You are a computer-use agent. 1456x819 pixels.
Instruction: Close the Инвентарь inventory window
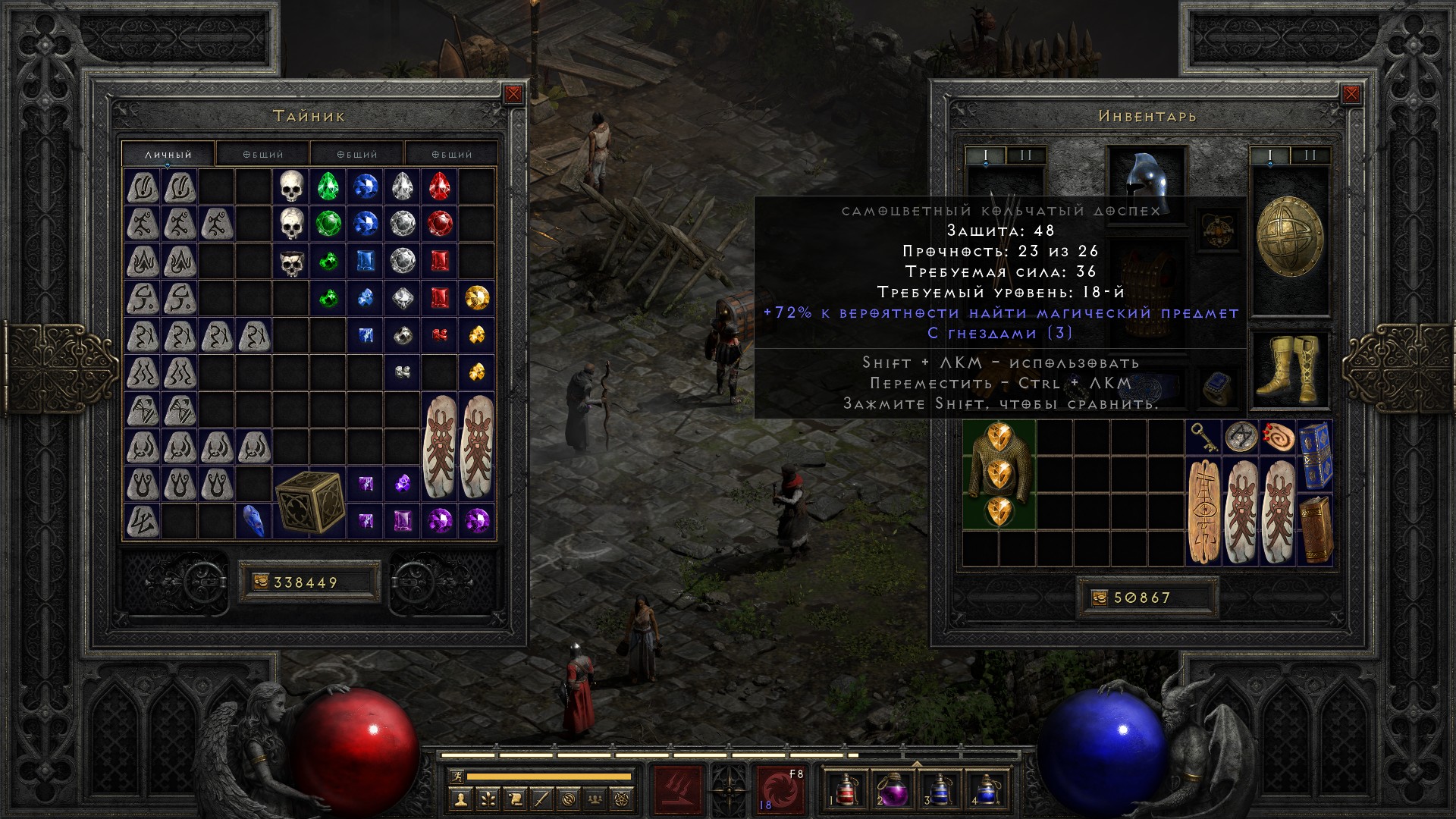(1351, 95)
